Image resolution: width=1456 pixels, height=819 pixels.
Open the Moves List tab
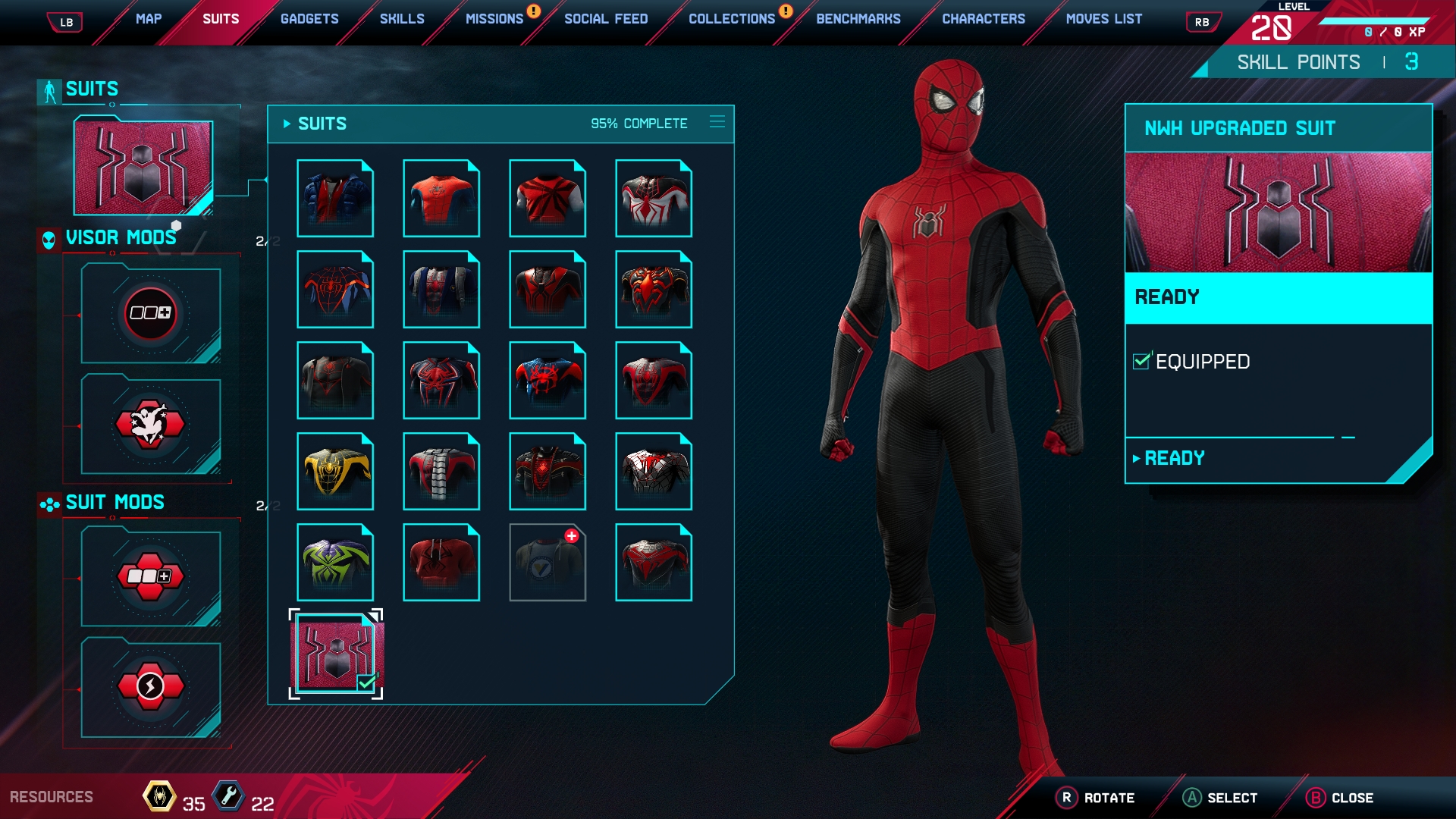[x=1104, y=19]
